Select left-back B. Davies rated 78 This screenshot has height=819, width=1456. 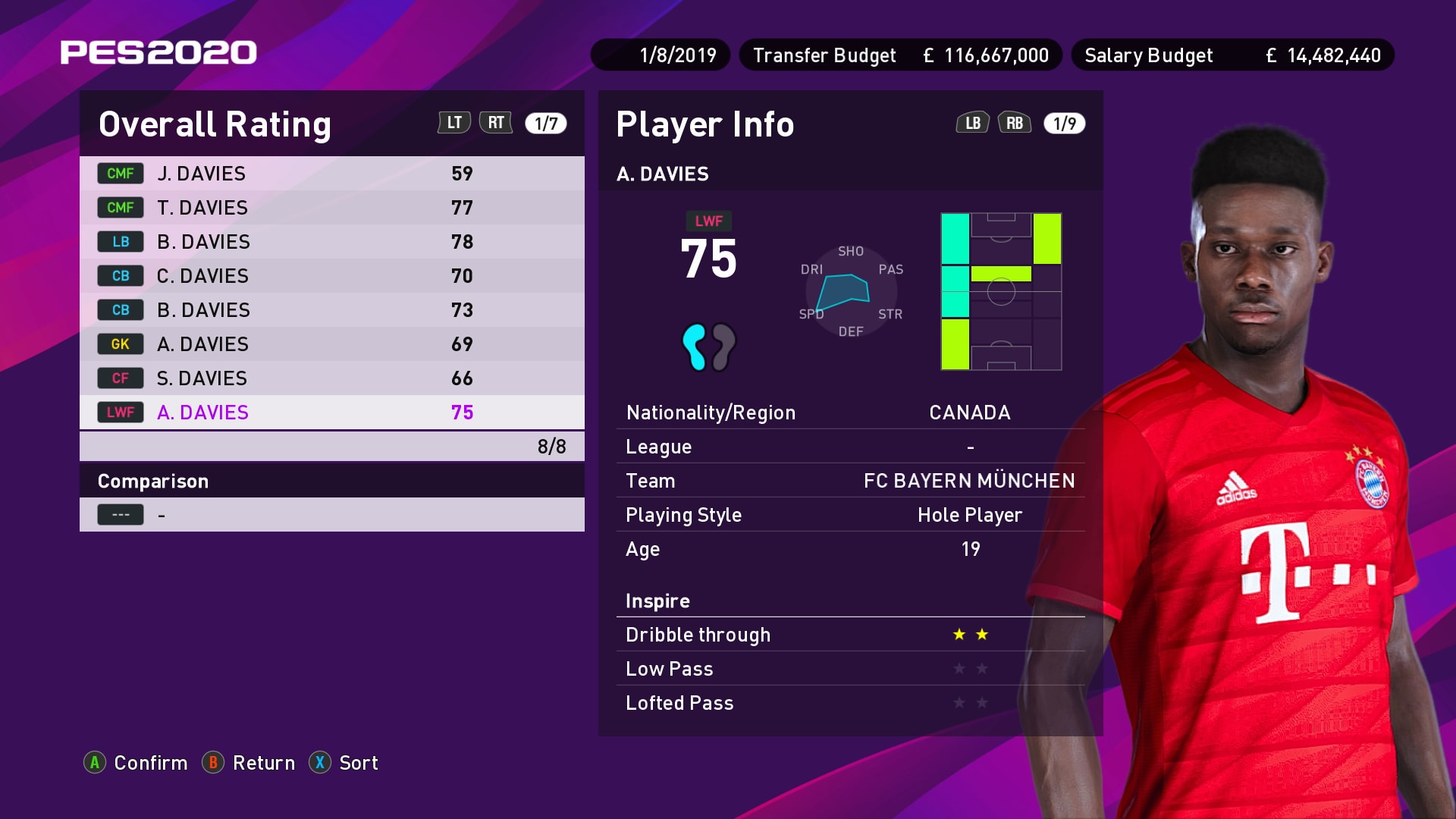331,242
